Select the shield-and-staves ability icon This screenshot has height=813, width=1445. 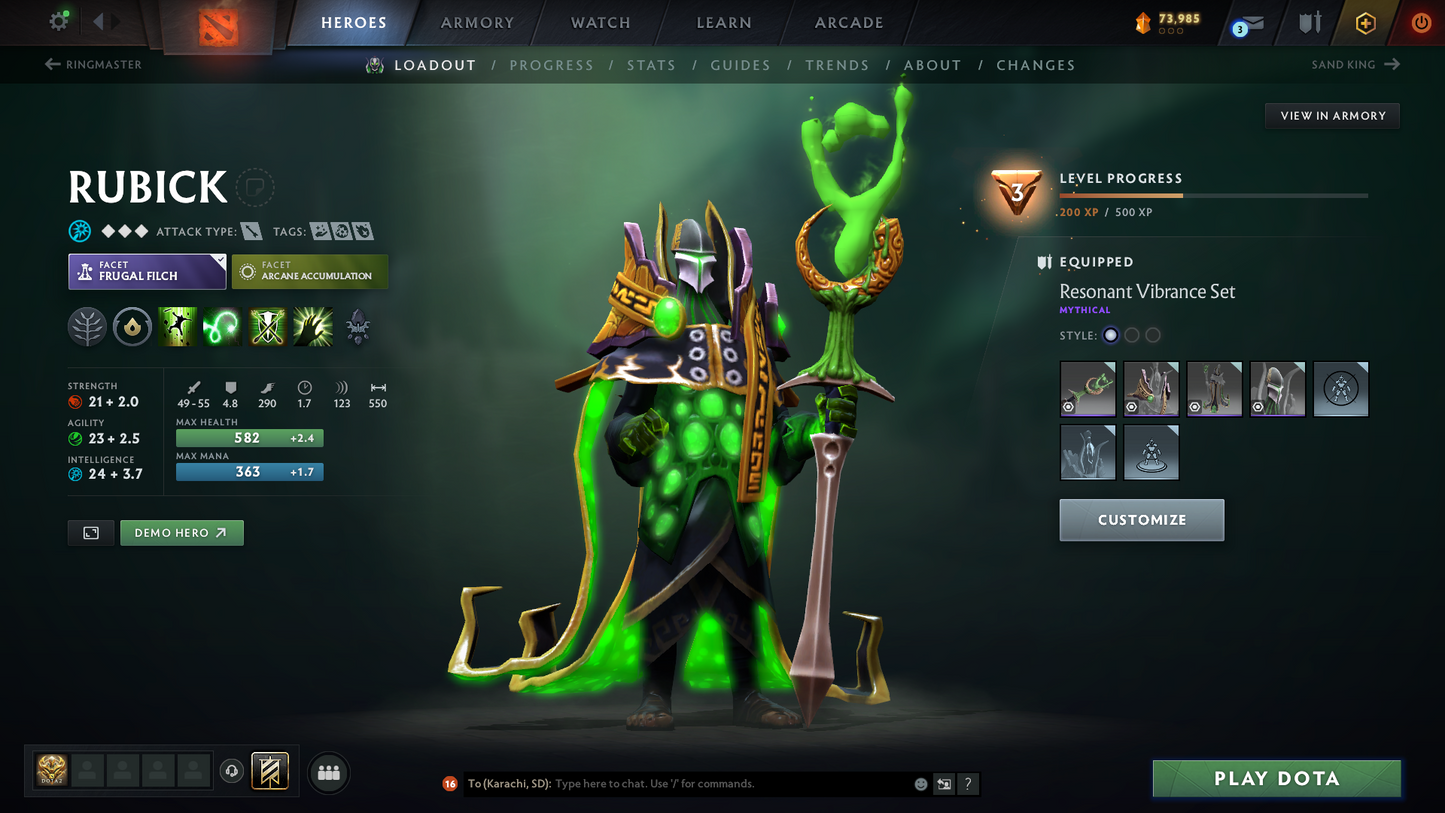tap(267, 326)
